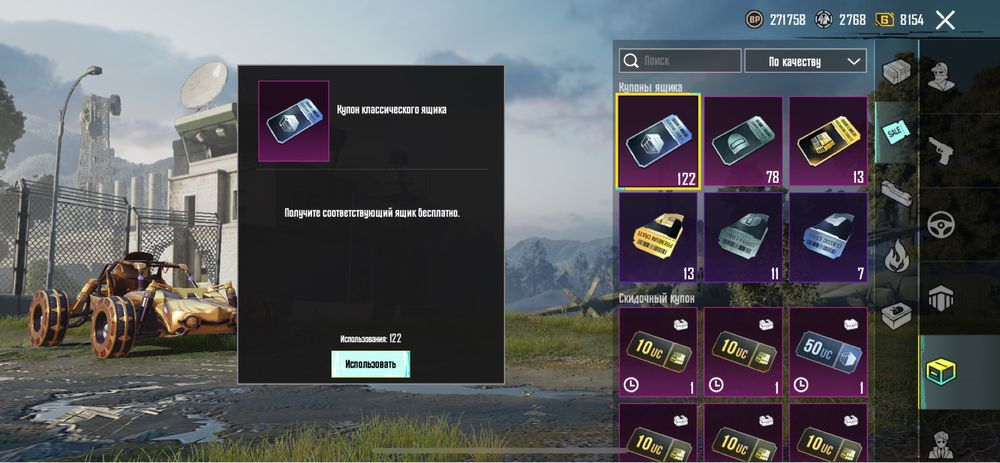This screenshot has width=1000, height=463.
Task: Choose the blue coupon scrap with 7
Action: coord(829,237)
